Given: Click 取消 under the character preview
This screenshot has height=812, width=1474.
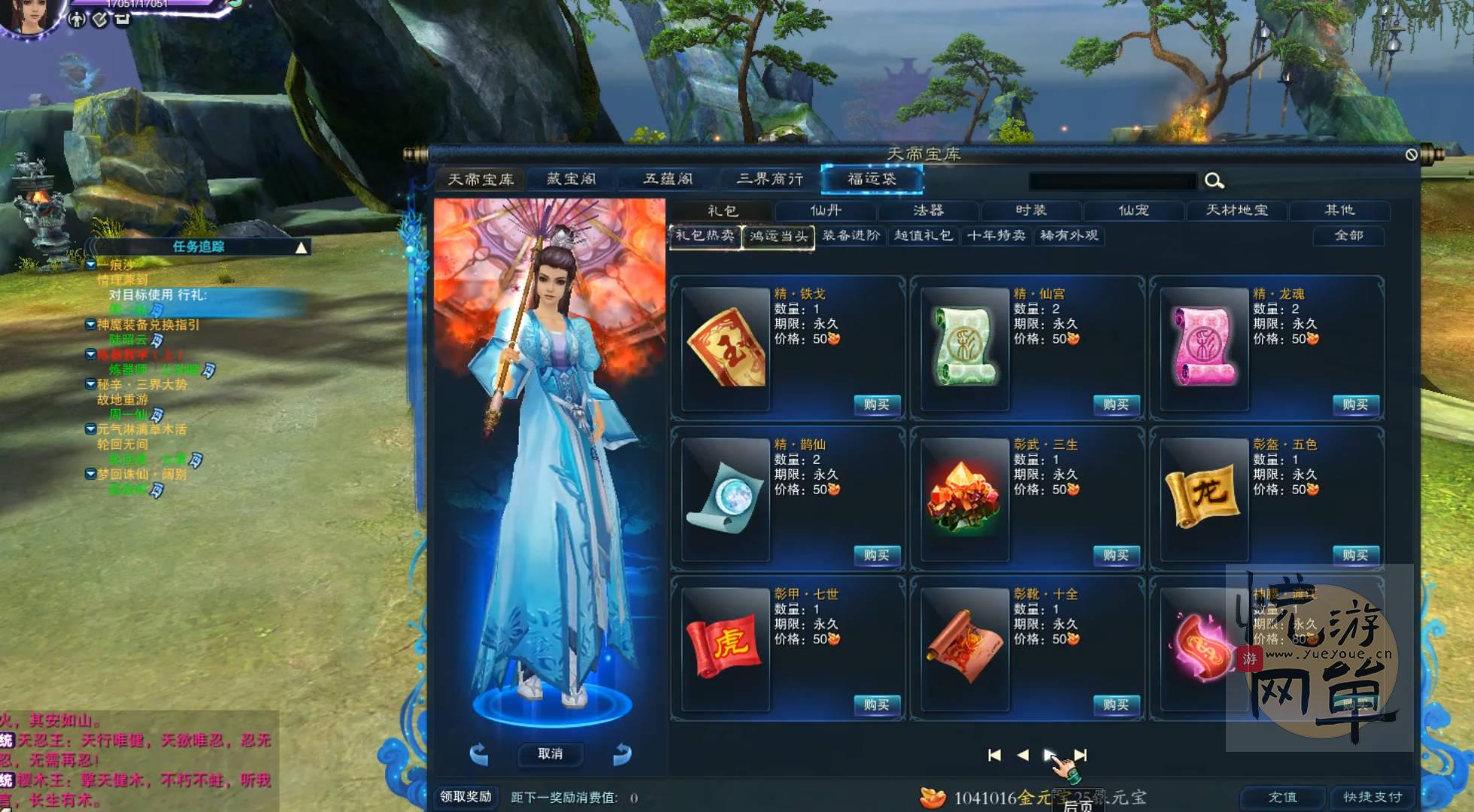Looking at the screenshot, I should [550, 754].
